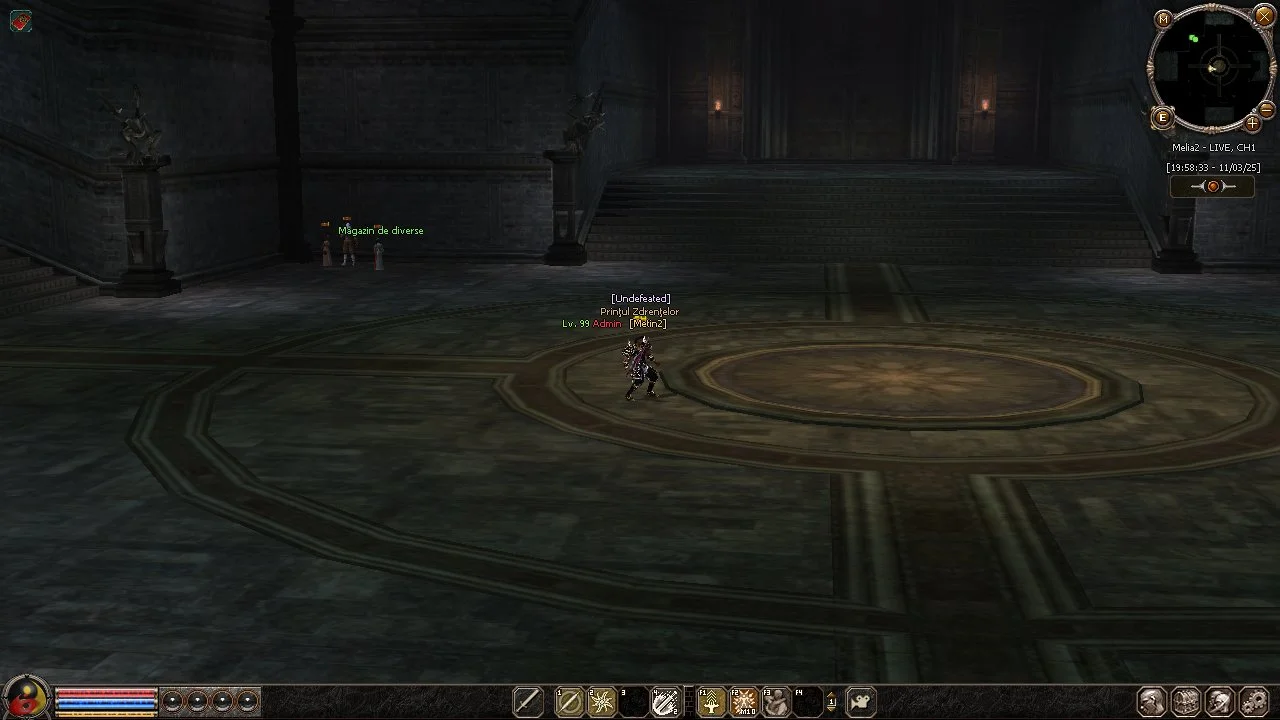Activate the glowing sword aura skill on F1
This screenshot has width=1280, height=720.
(711, 702)
